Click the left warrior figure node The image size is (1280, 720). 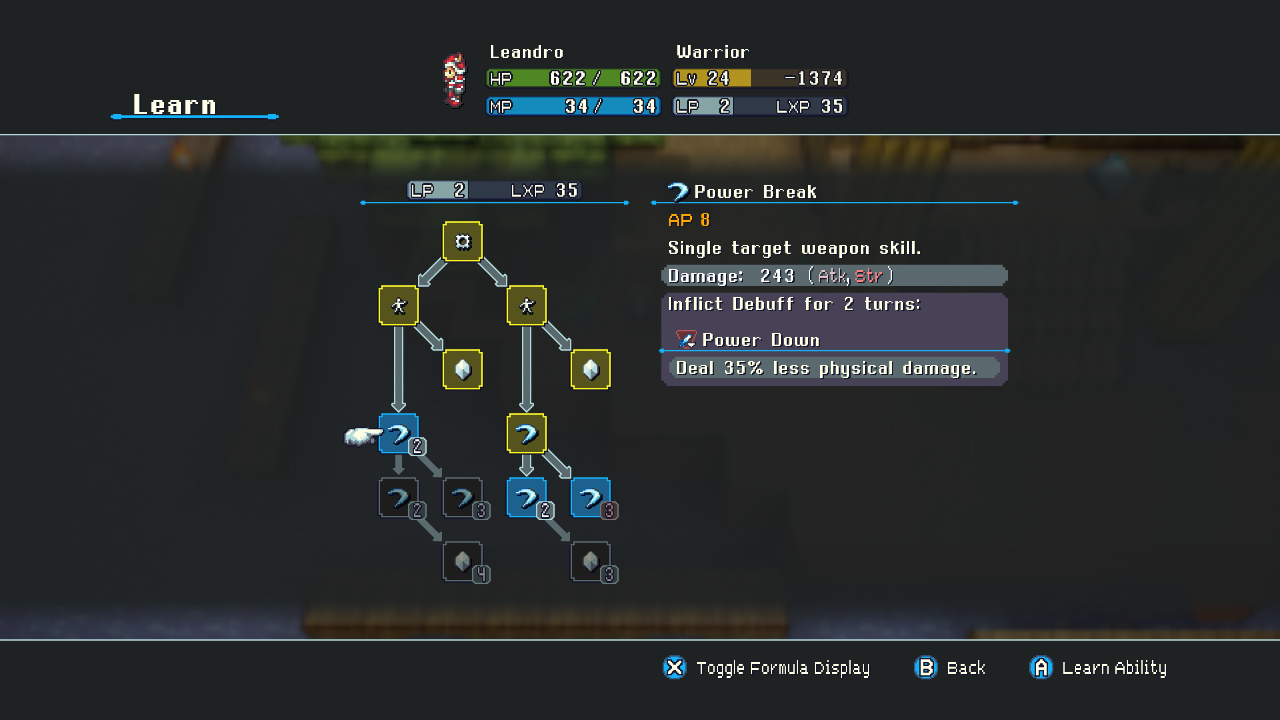click(x=398, y=306)
